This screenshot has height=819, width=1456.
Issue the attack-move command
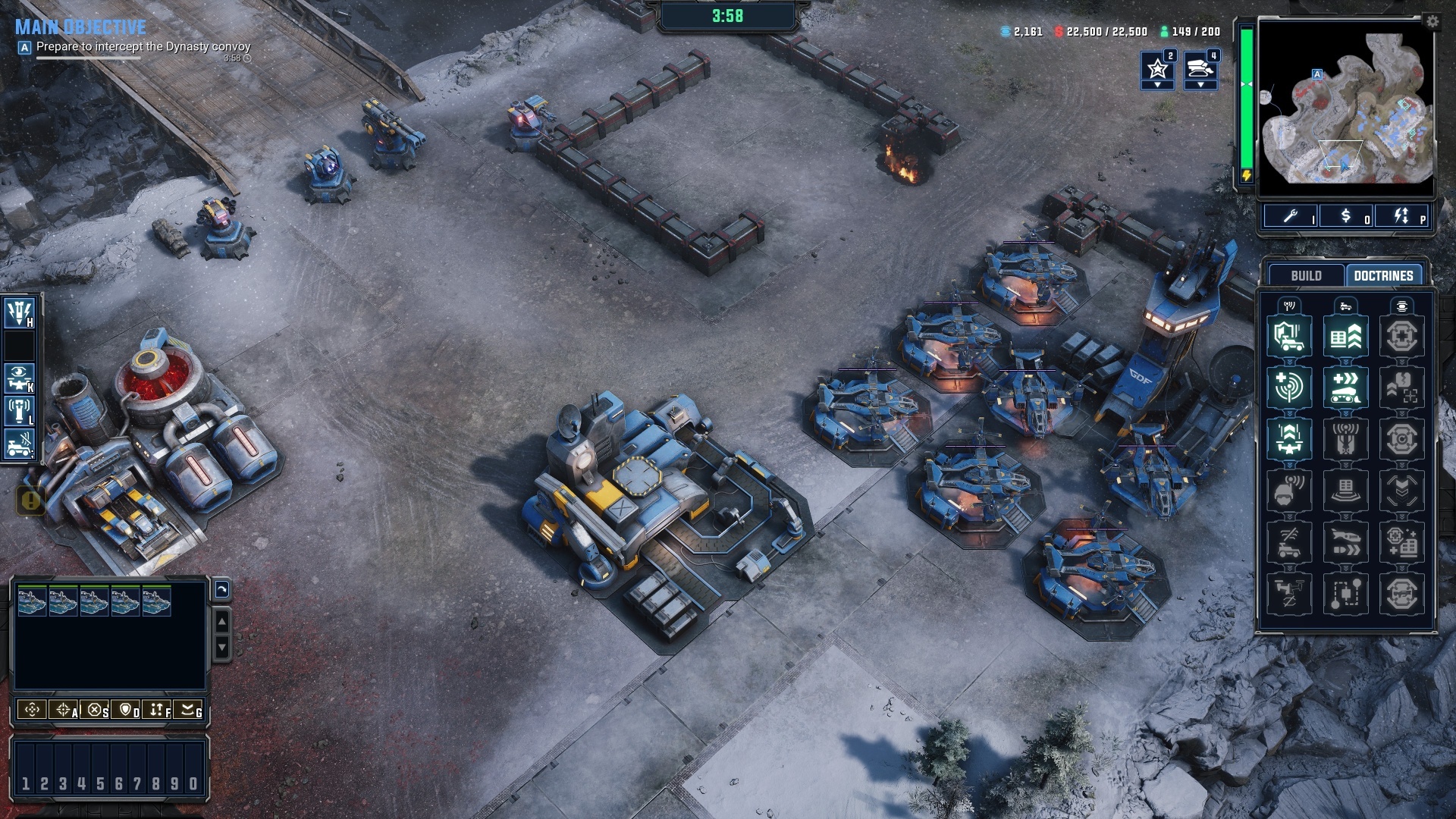point(64,710)
